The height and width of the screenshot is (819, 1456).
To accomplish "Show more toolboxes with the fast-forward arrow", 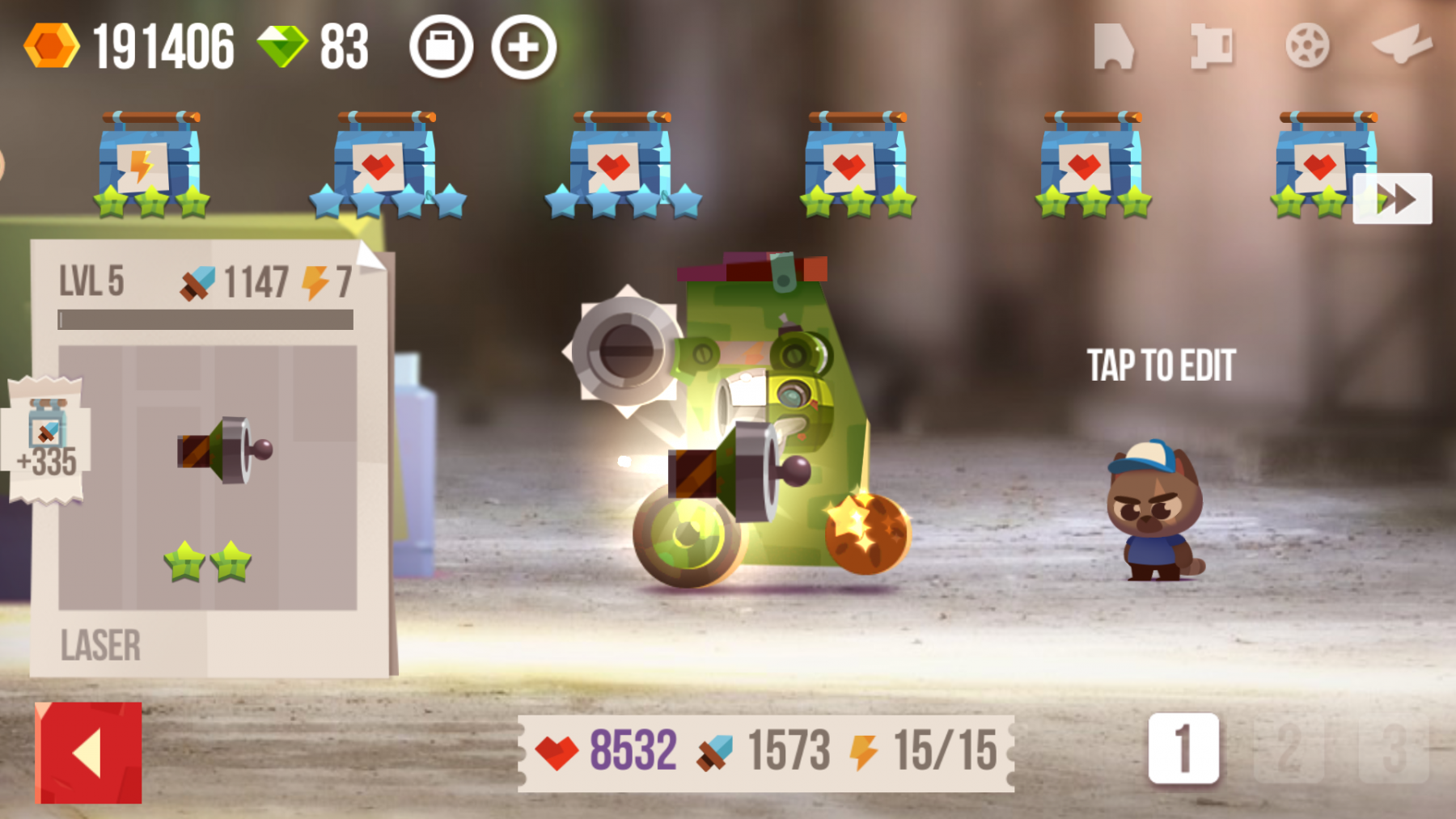I will click(x=1393, y=199).
